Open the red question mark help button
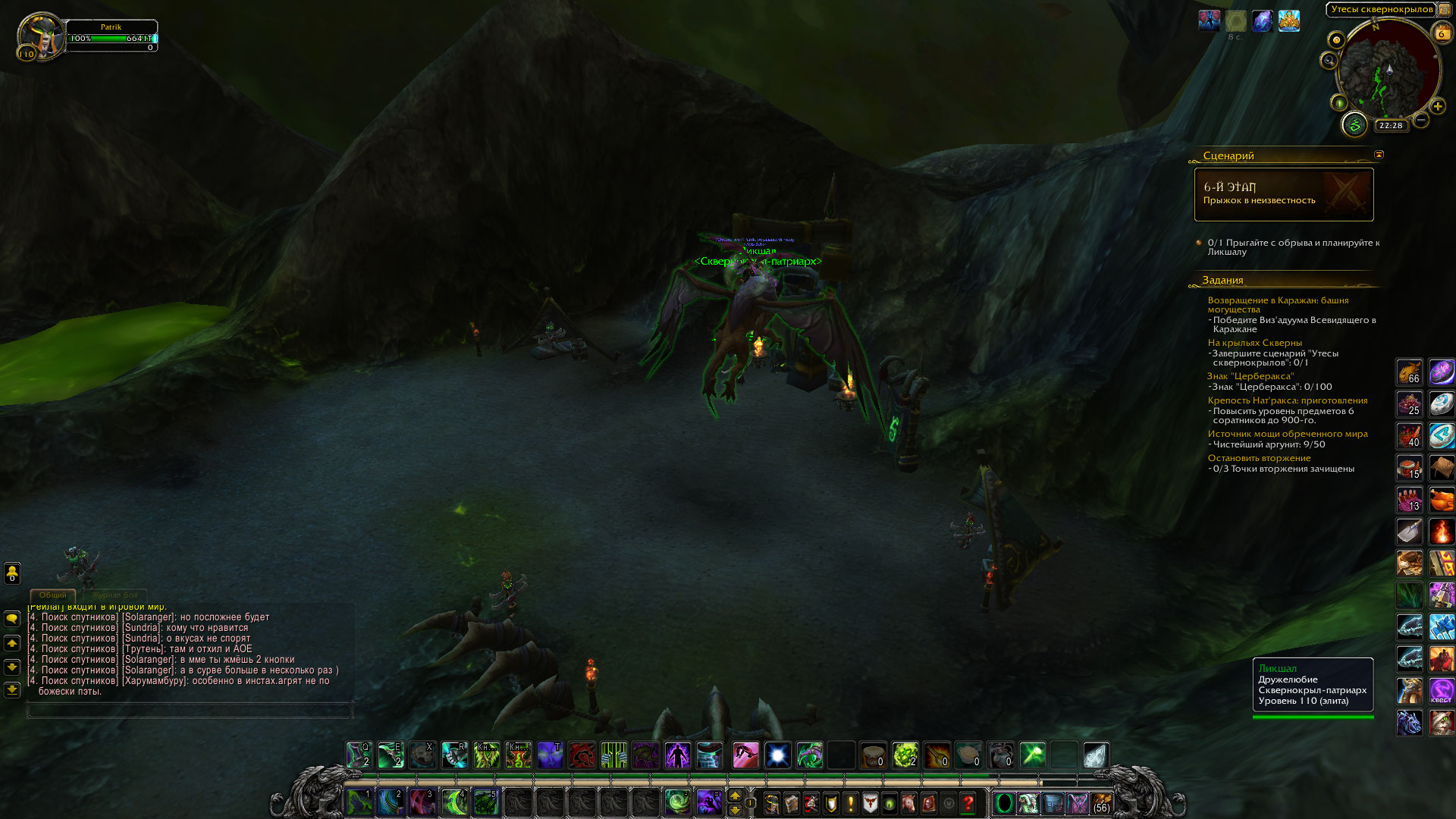 point(968,803)
